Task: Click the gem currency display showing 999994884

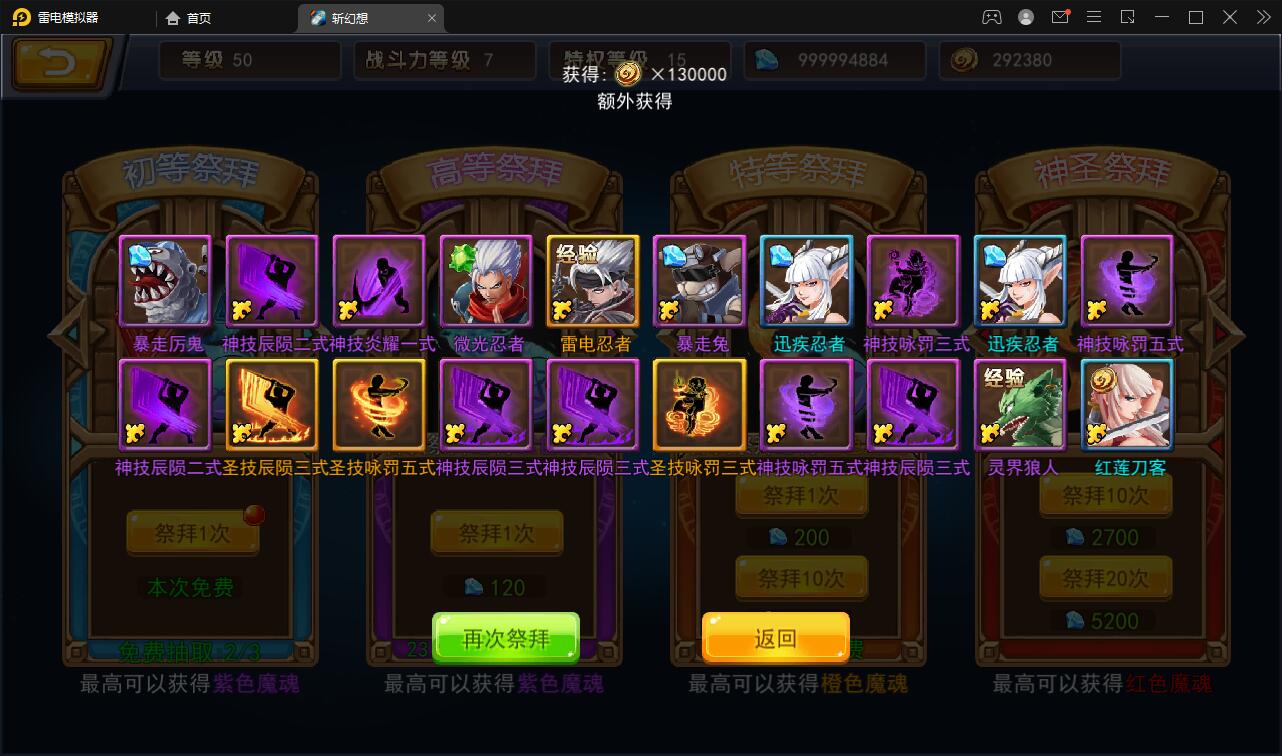Action: [x=835, y=60]
